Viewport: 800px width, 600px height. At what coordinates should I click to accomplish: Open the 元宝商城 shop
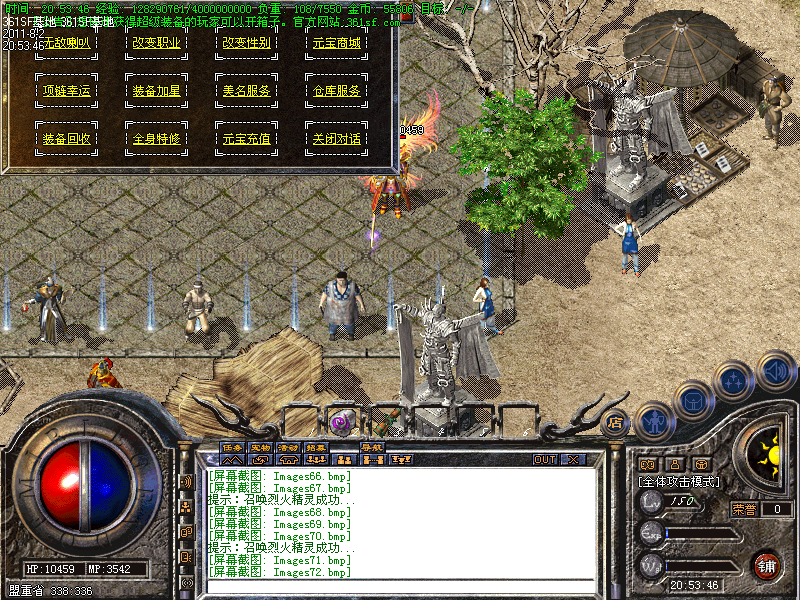[336, 44]
